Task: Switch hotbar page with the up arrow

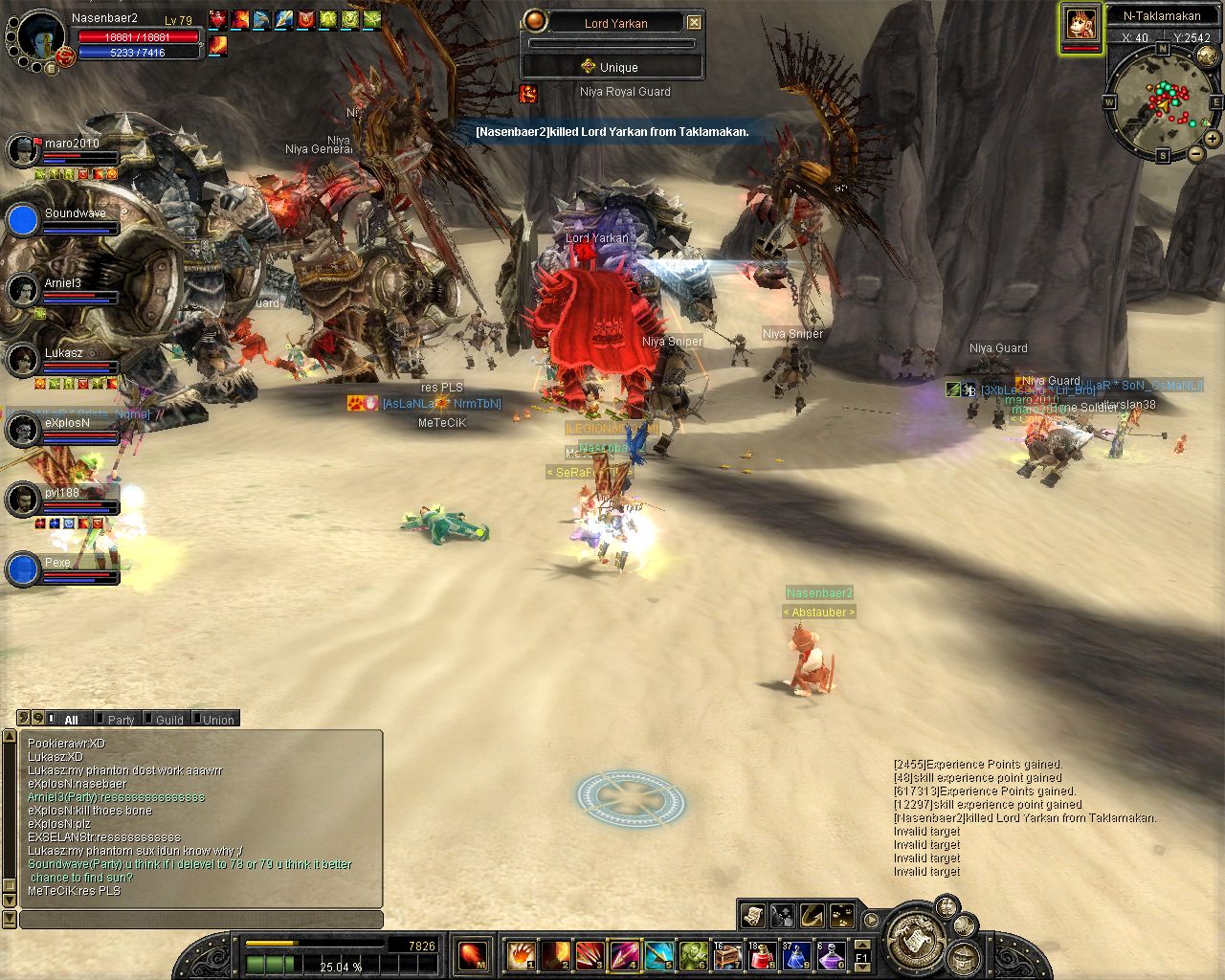Action: click(862, 944)
